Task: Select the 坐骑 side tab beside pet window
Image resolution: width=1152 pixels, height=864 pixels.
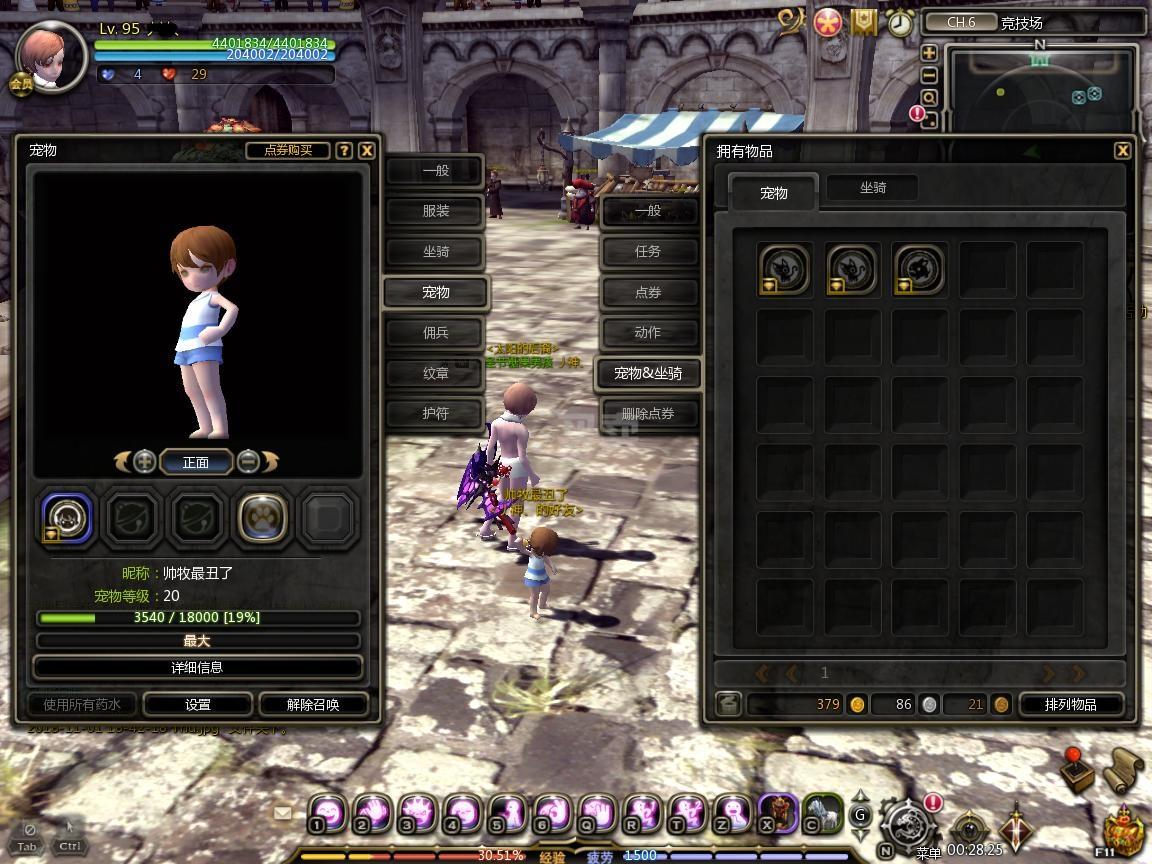Action: click(435, 252)
